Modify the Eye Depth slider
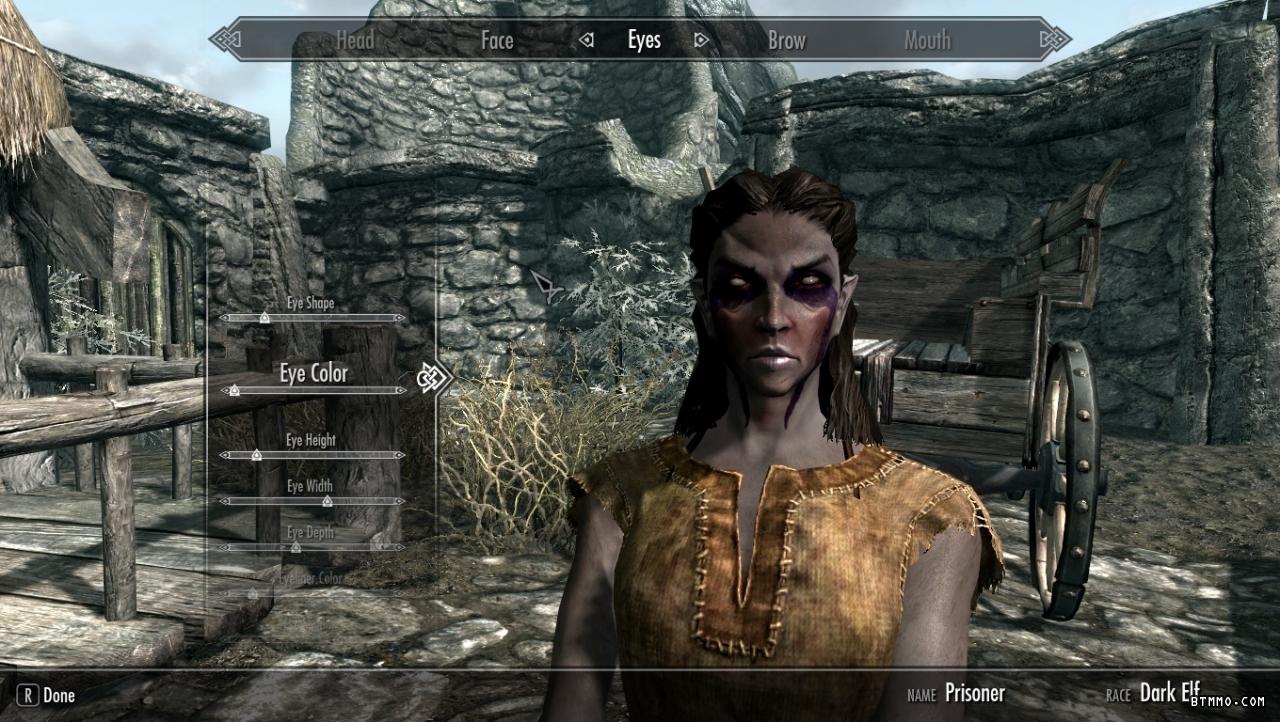Screen dimensions: 1280x722 point(295,547)
